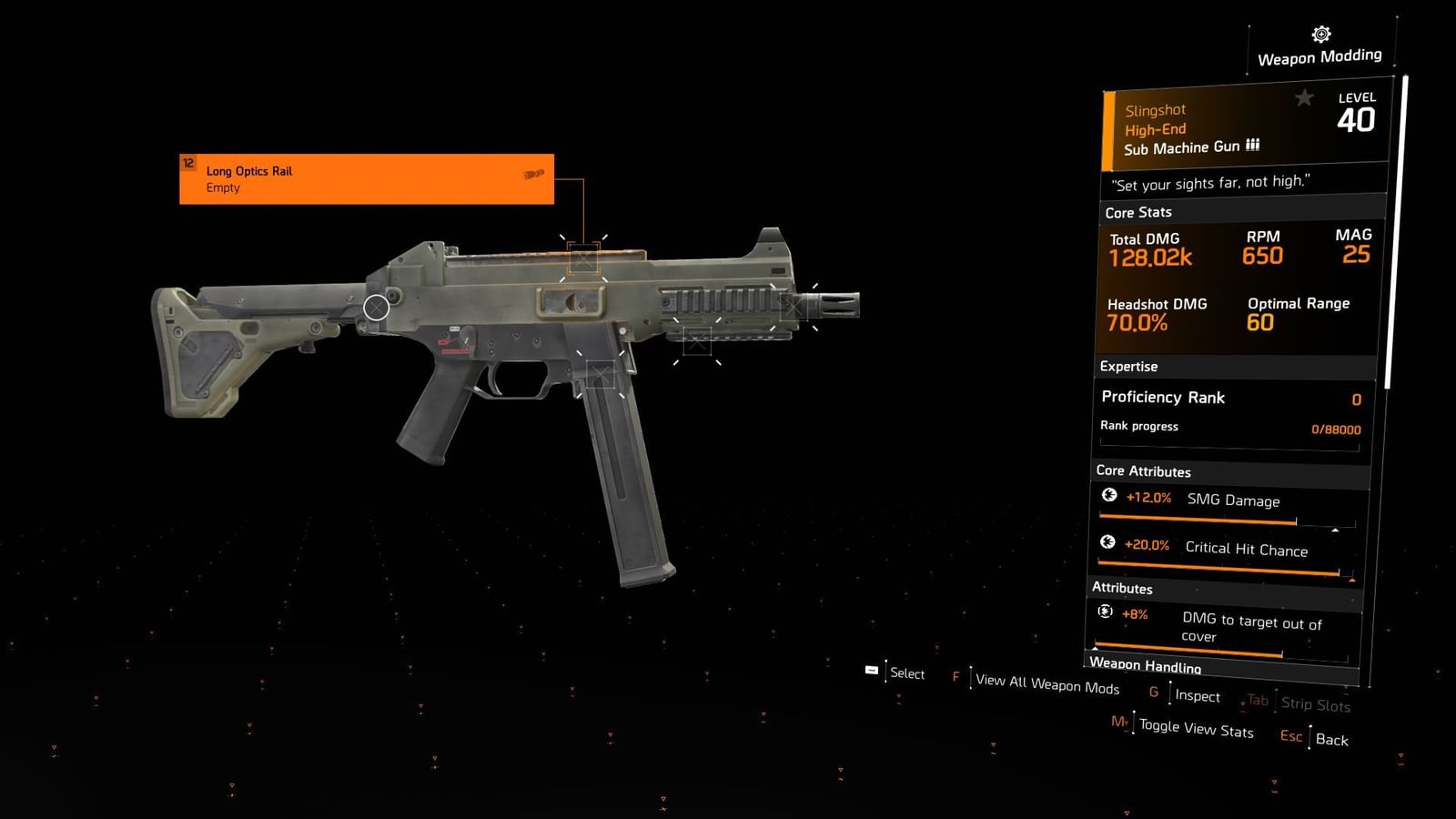Toggle the favorite star on the Slingshot weapon
Viewport: 1456px width, 819px height.
tap(1305, 99)
